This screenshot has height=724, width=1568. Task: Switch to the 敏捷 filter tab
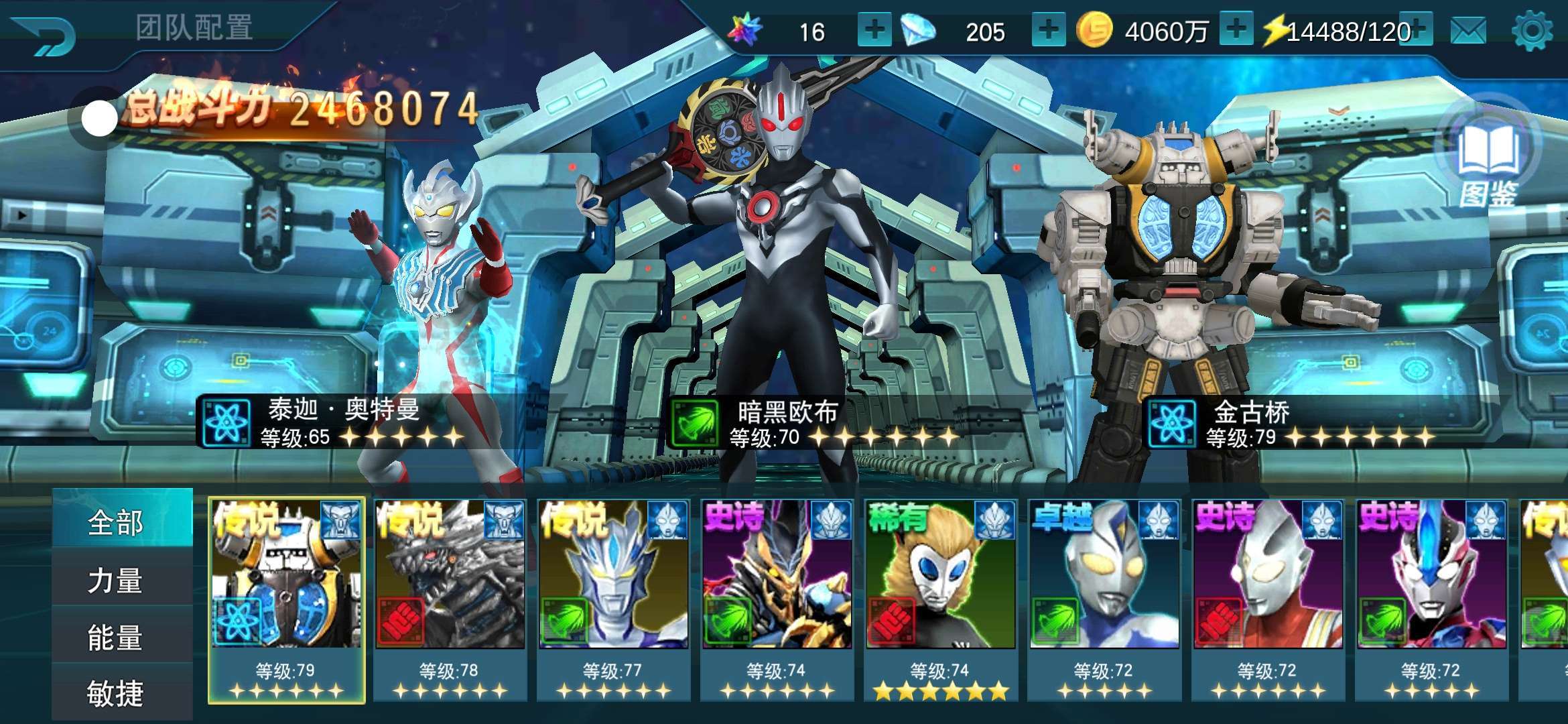tap(115, 693)
